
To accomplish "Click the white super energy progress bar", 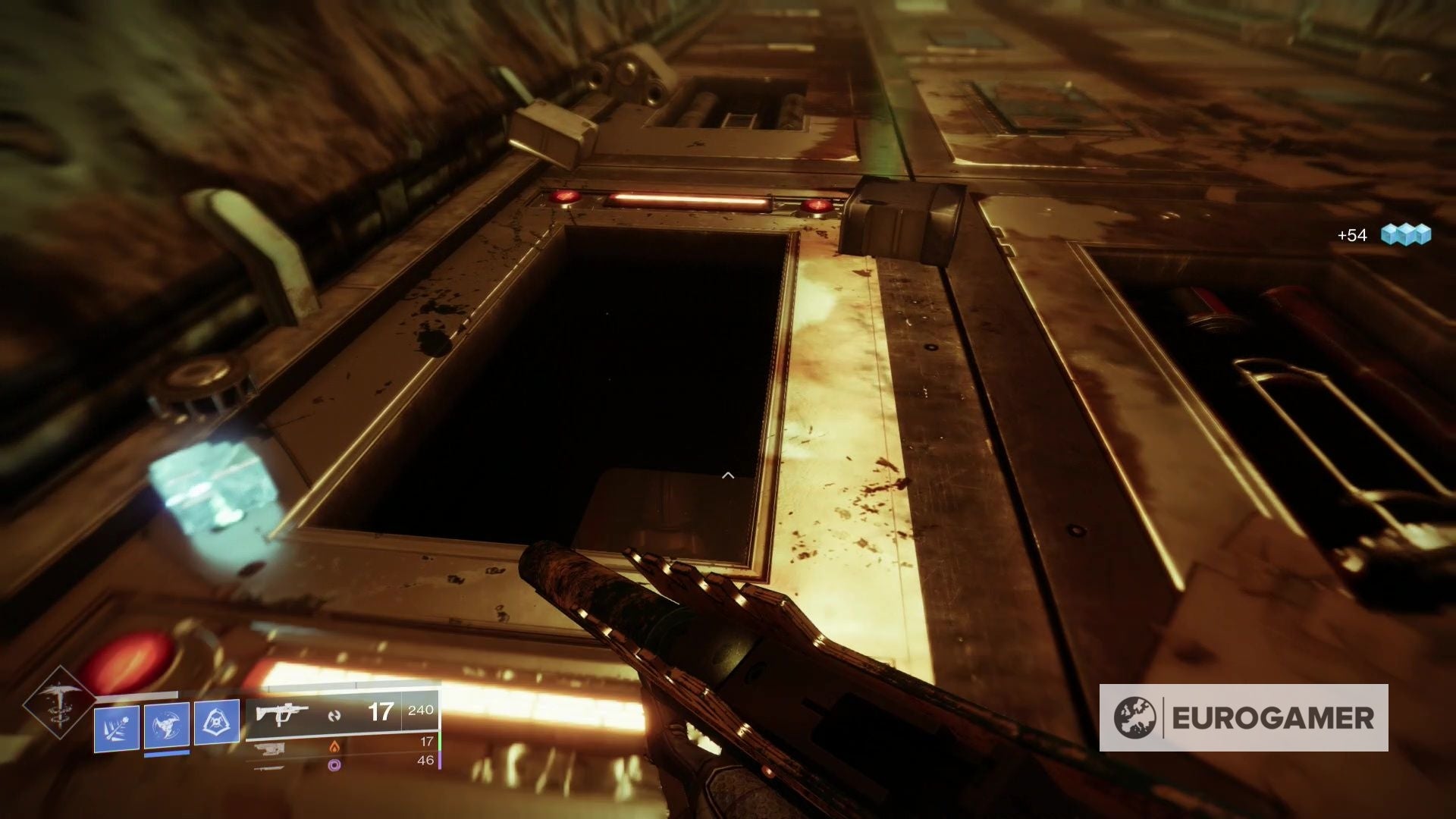I will [x=136, y=693].
